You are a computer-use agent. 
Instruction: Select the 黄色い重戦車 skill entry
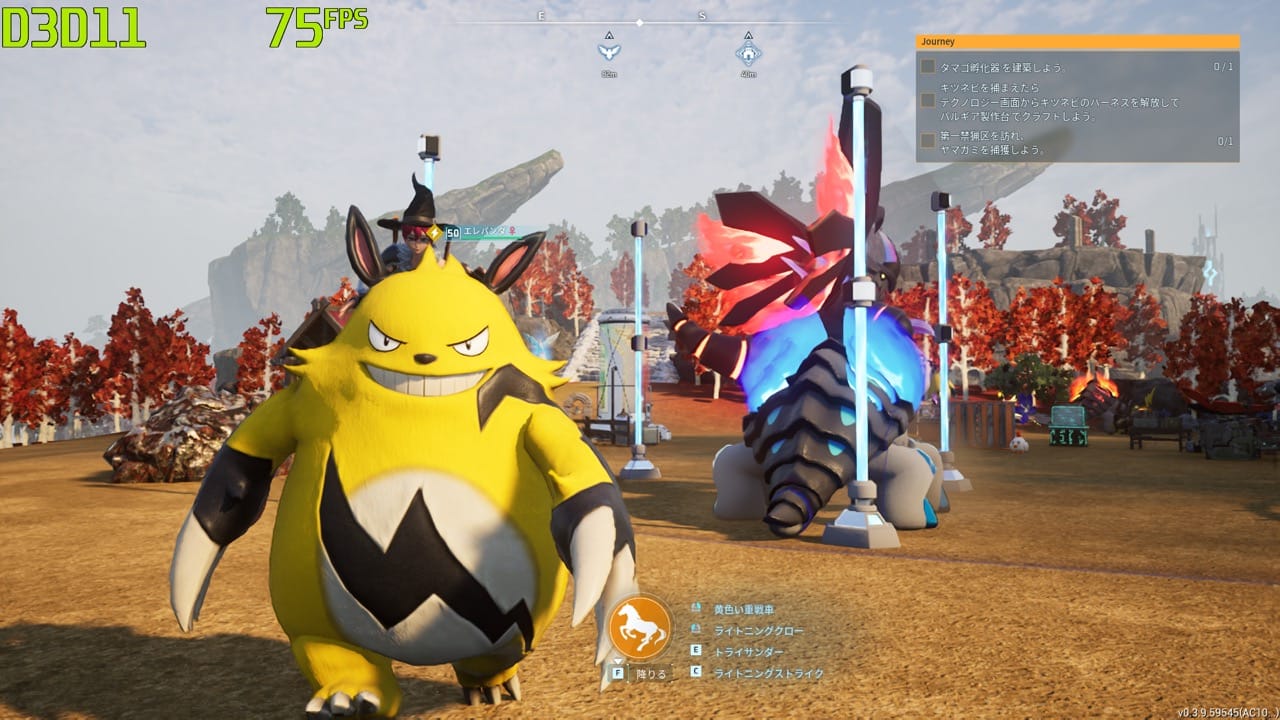[x=743, y=609]
